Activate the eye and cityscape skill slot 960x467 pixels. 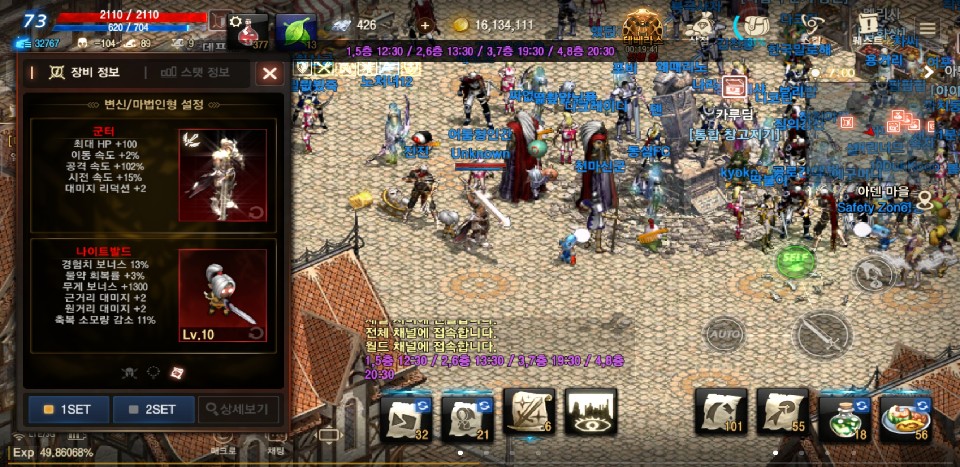[591, 414]
